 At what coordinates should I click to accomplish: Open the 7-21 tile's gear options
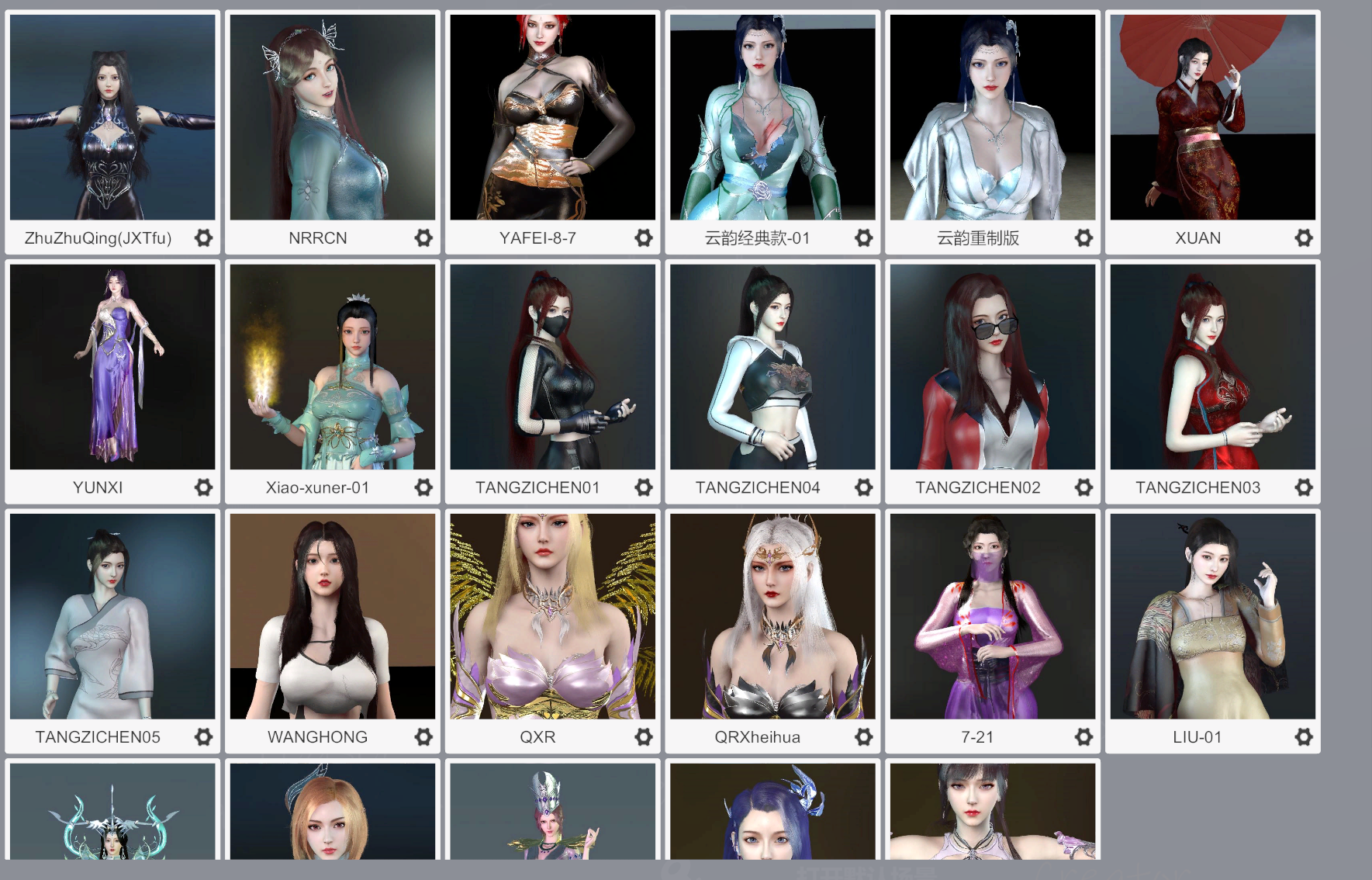(x=1083, y=736)
